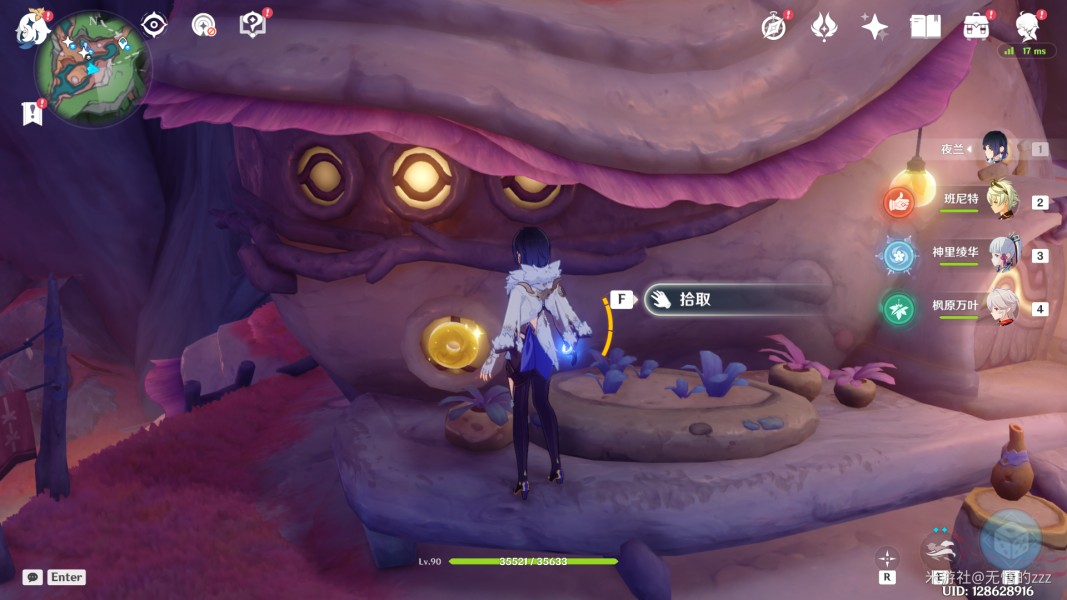1067x600 pixels.
Task: Open the quest book icon with question mark
Action: [x=253, y=25]
